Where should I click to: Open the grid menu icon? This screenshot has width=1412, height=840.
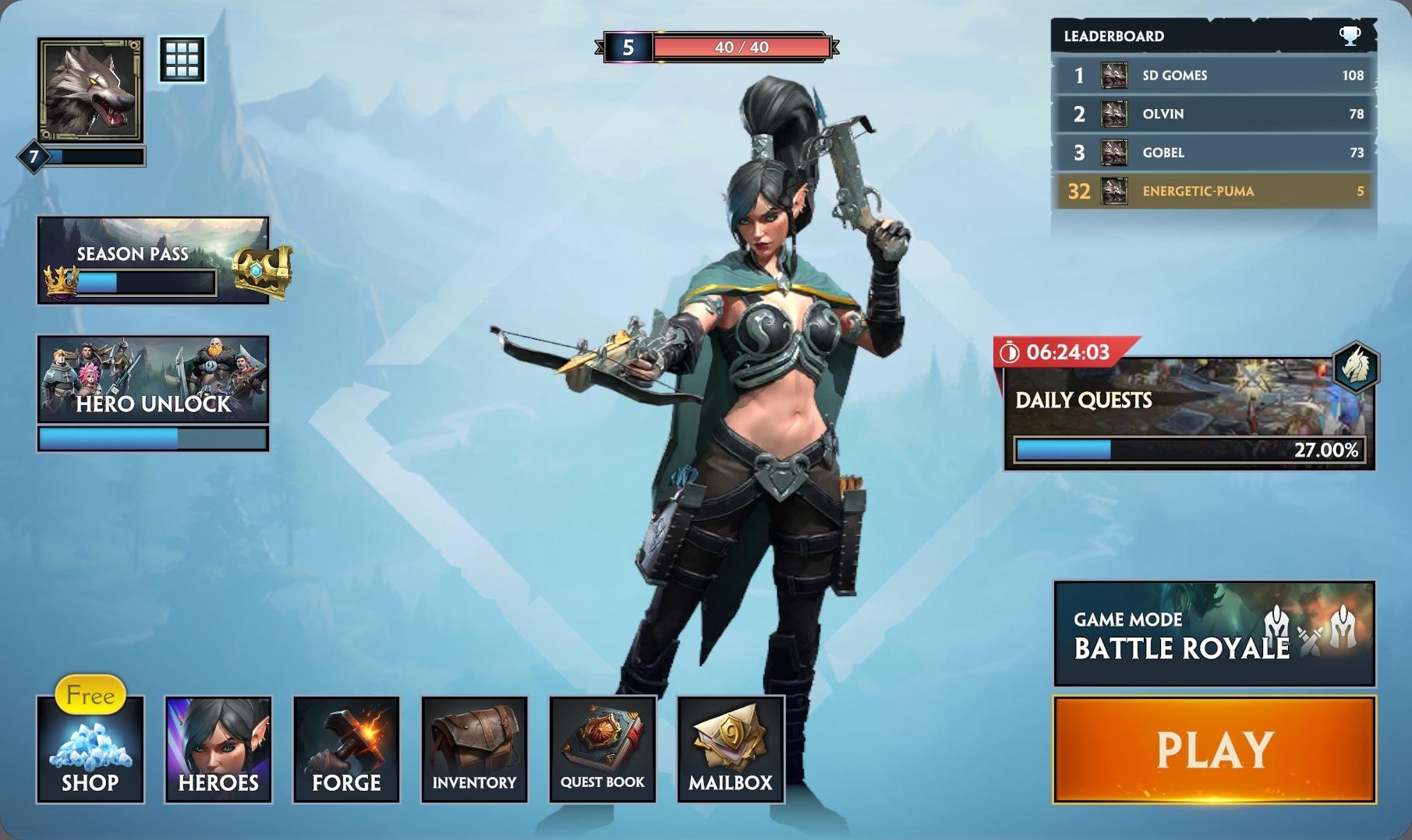coord(182,59)
